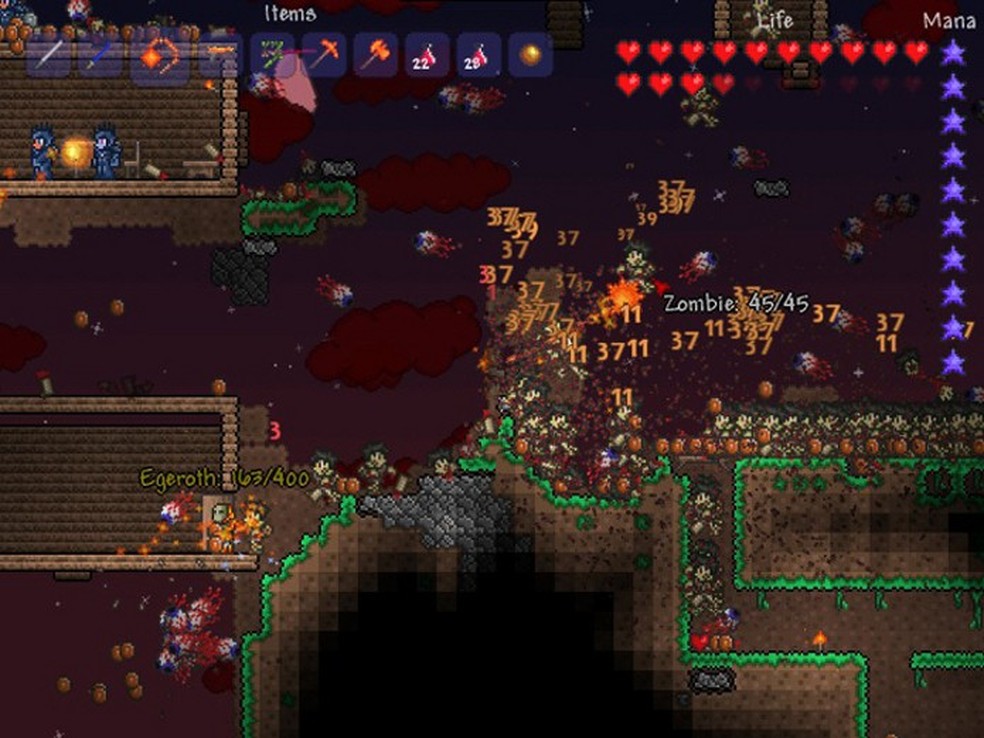Image resolution: width=984 pixels, height=738 pixels.
Task: Choose the potion stack of 28
Action: pyautogui.click(x=479, y=55)
